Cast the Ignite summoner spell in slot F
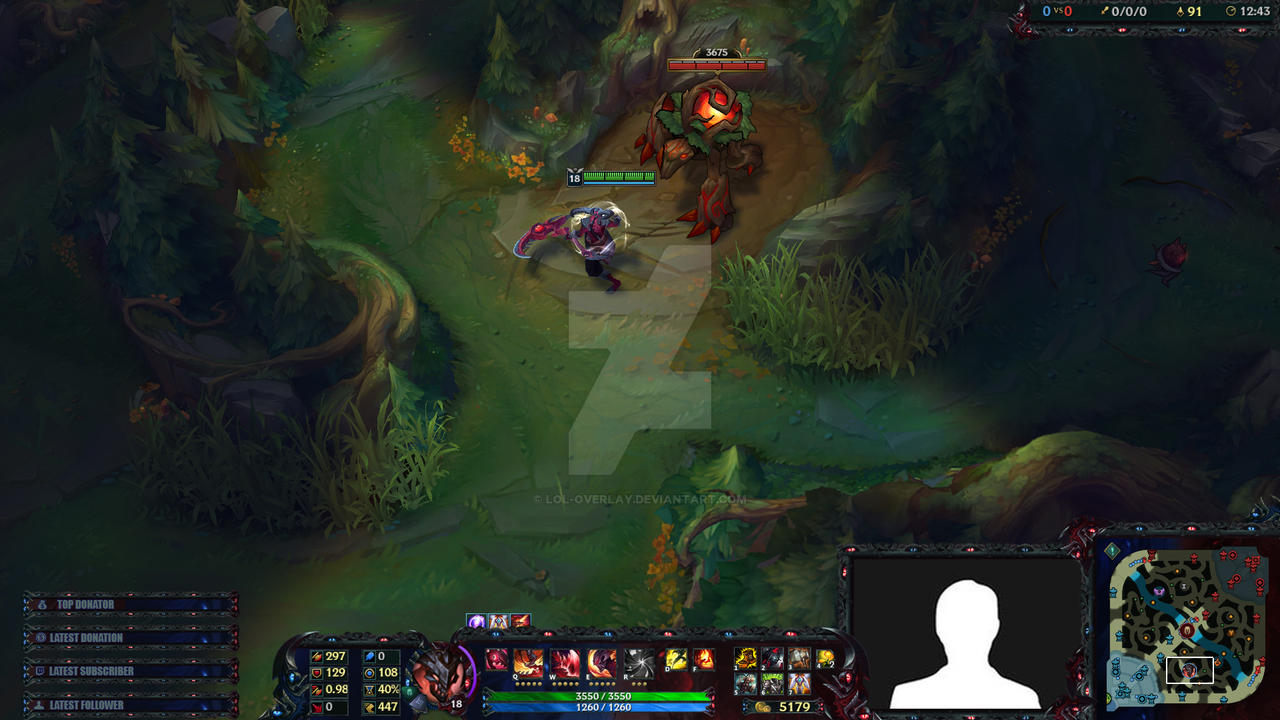The height and width of the screenshot is (720, 1280). pos(703,660)
